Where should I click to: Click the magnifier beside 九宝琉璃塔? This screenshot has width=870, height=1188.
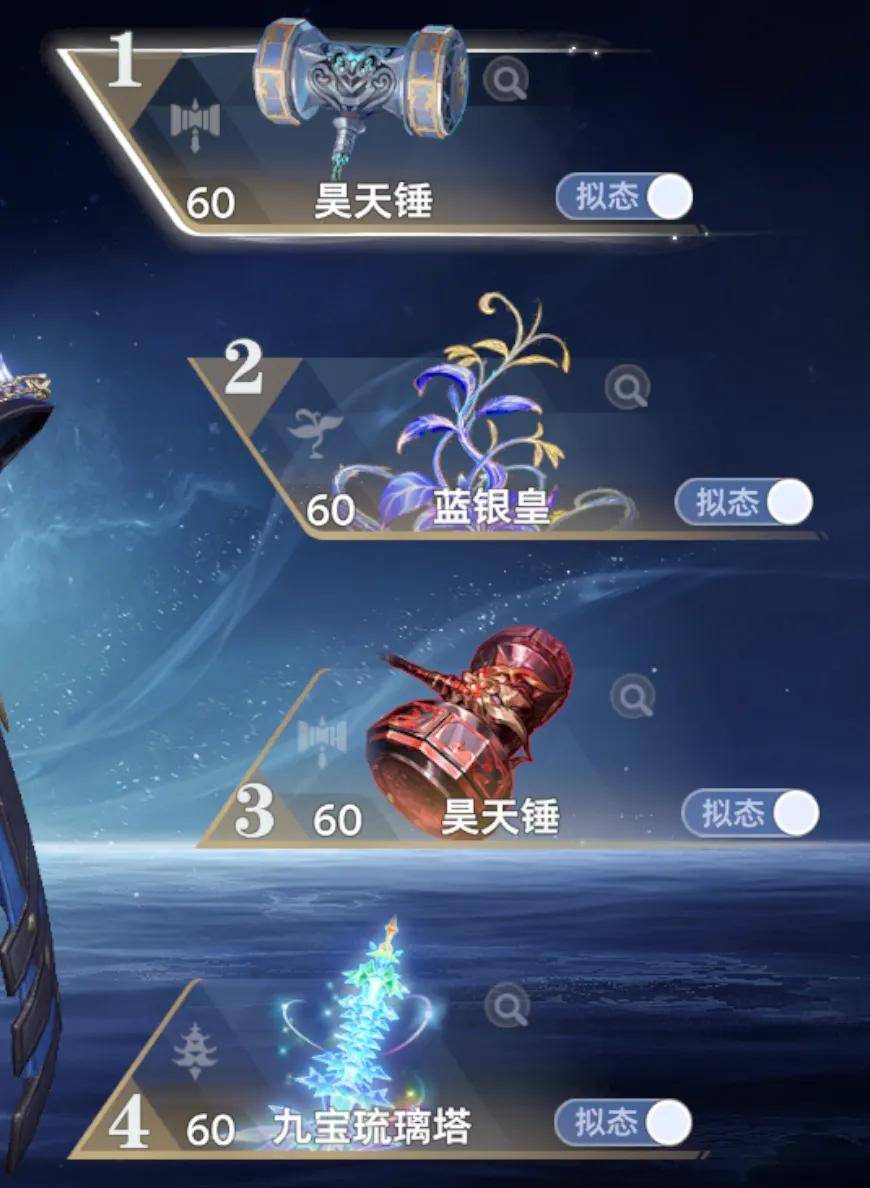coord(507,1005)
